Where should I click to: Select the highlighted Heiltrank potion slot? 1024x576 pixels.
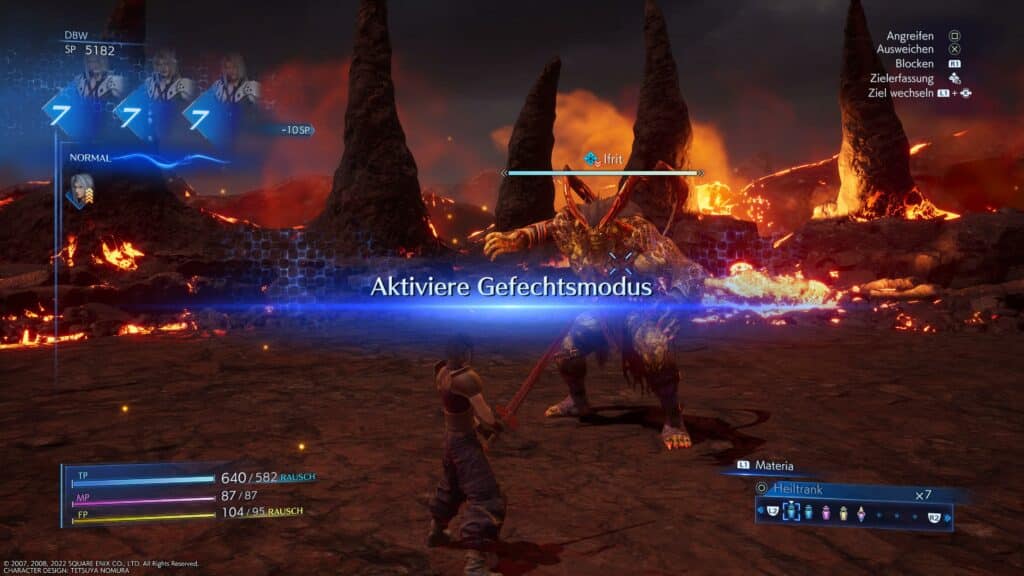(x=791, y=512)
